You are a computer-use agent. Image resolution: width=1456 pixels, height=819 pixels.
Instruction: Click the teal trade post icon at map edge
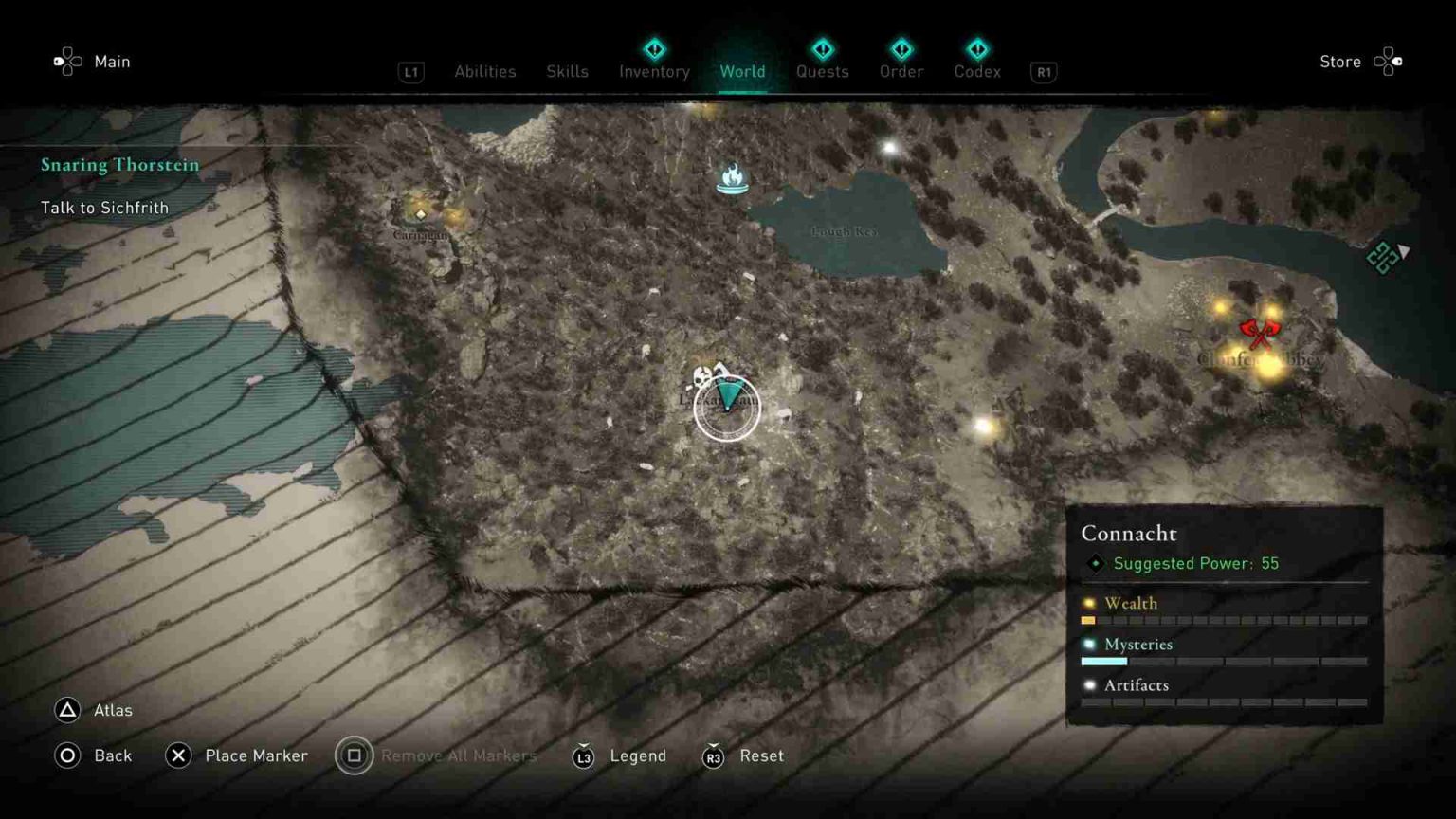pyautogui.click(x=1382, y=256)
